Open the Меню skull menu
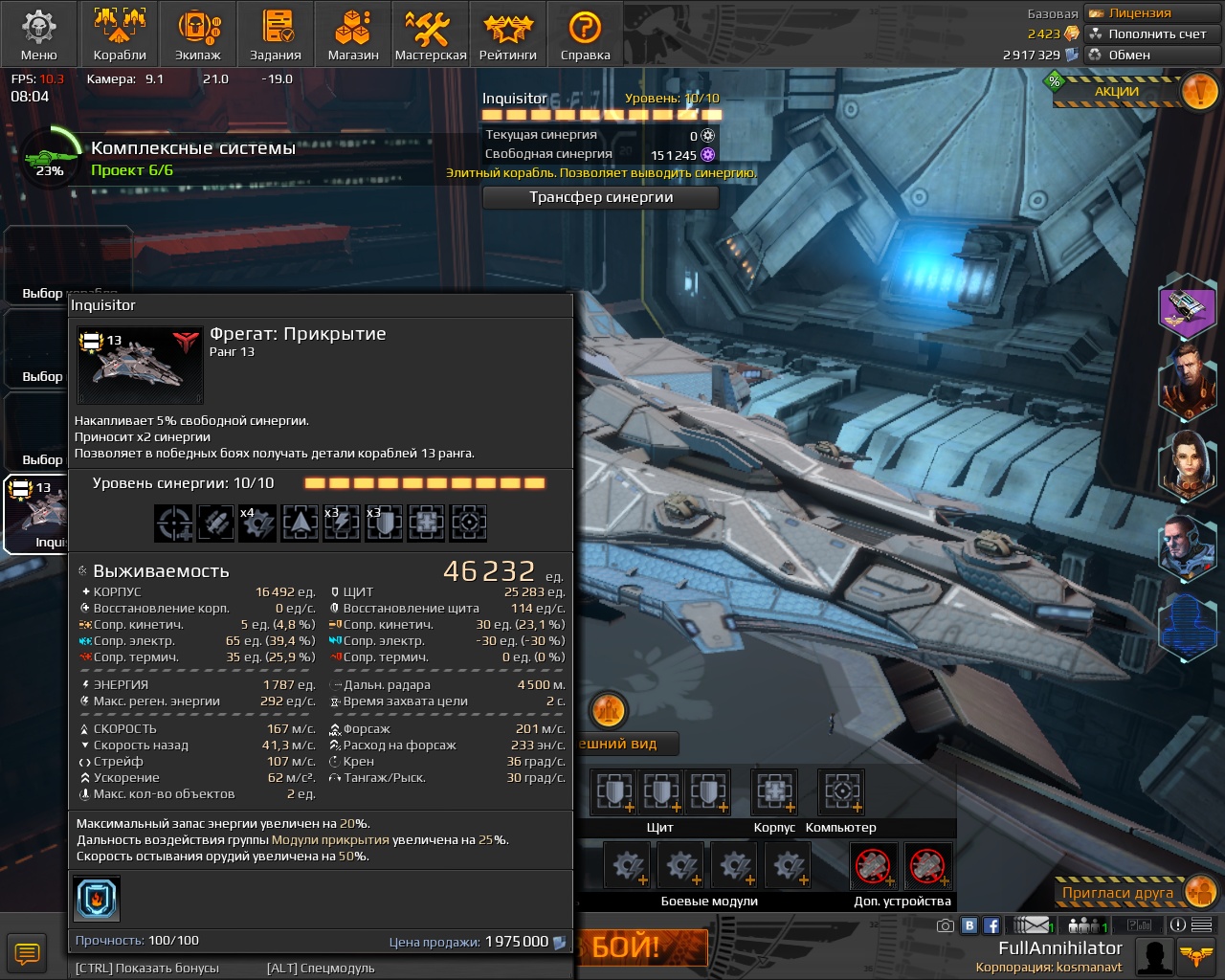The width and height of the screenshot is (1225, 980). point(38,33)
